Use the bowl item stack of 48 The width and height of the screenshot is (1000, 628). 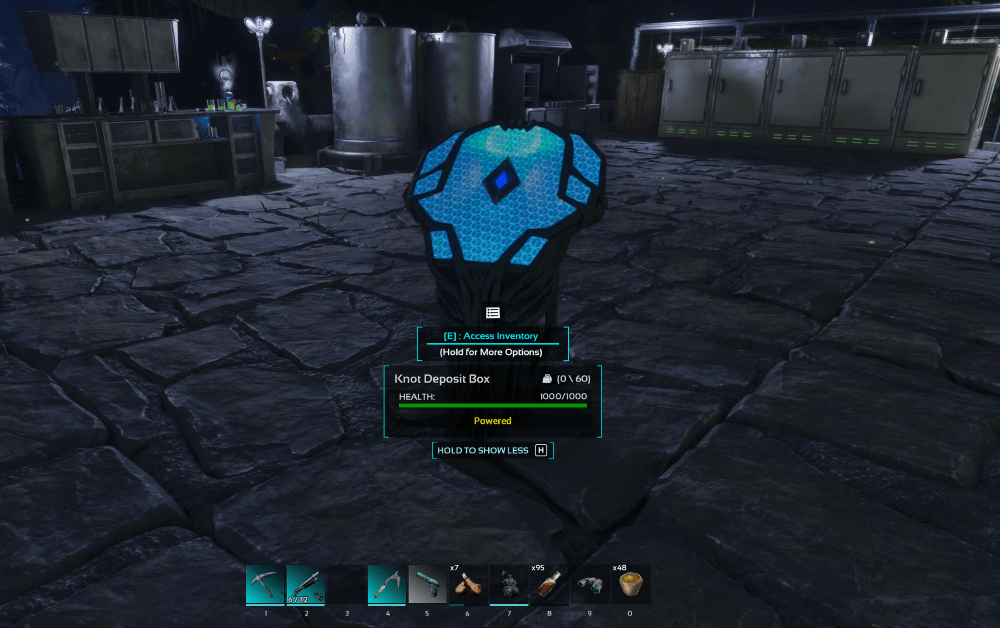click(x=631, y=584)
